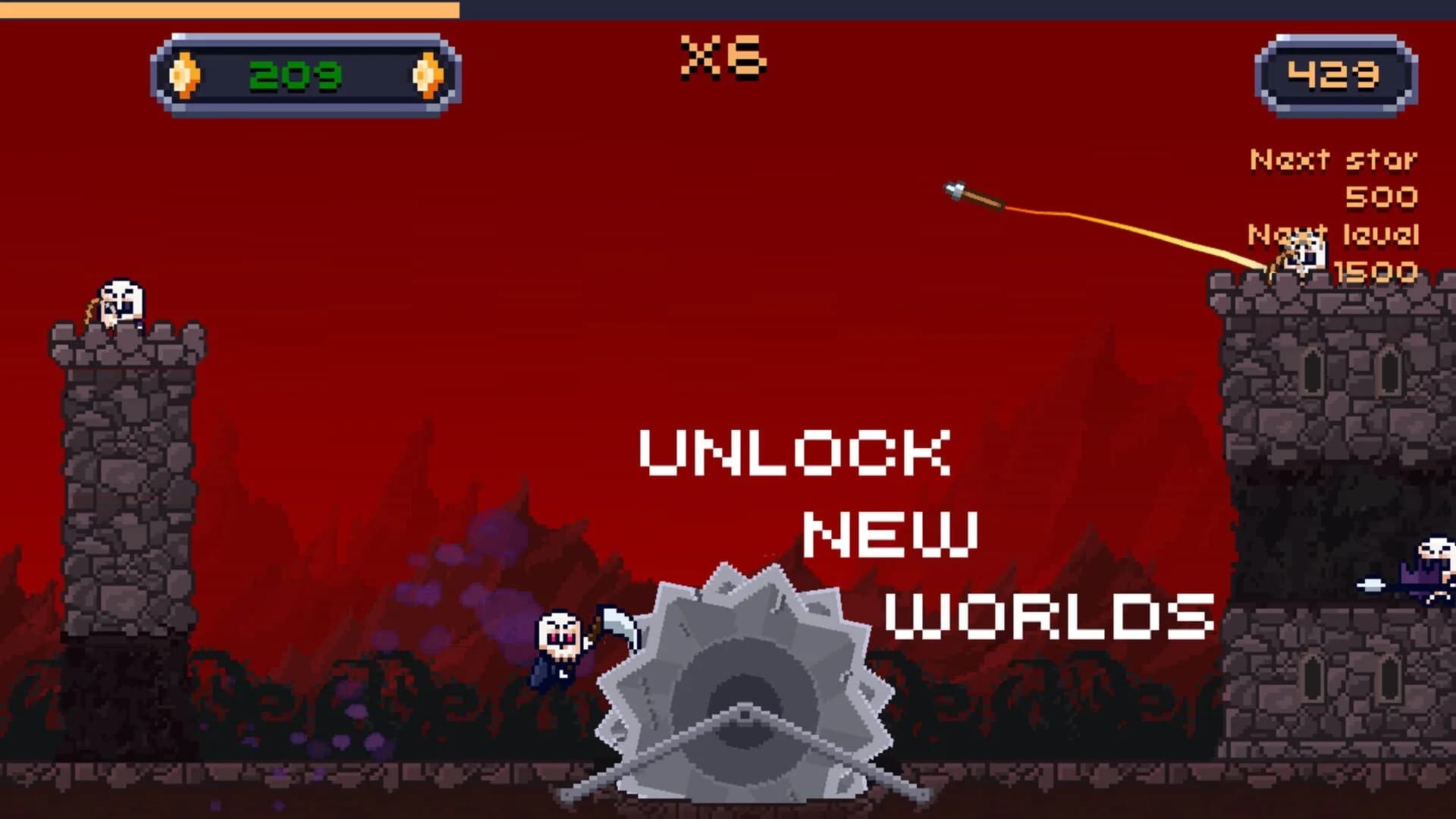
Task: Toggle the X6 multiplier display
Action: coord(723,57)
